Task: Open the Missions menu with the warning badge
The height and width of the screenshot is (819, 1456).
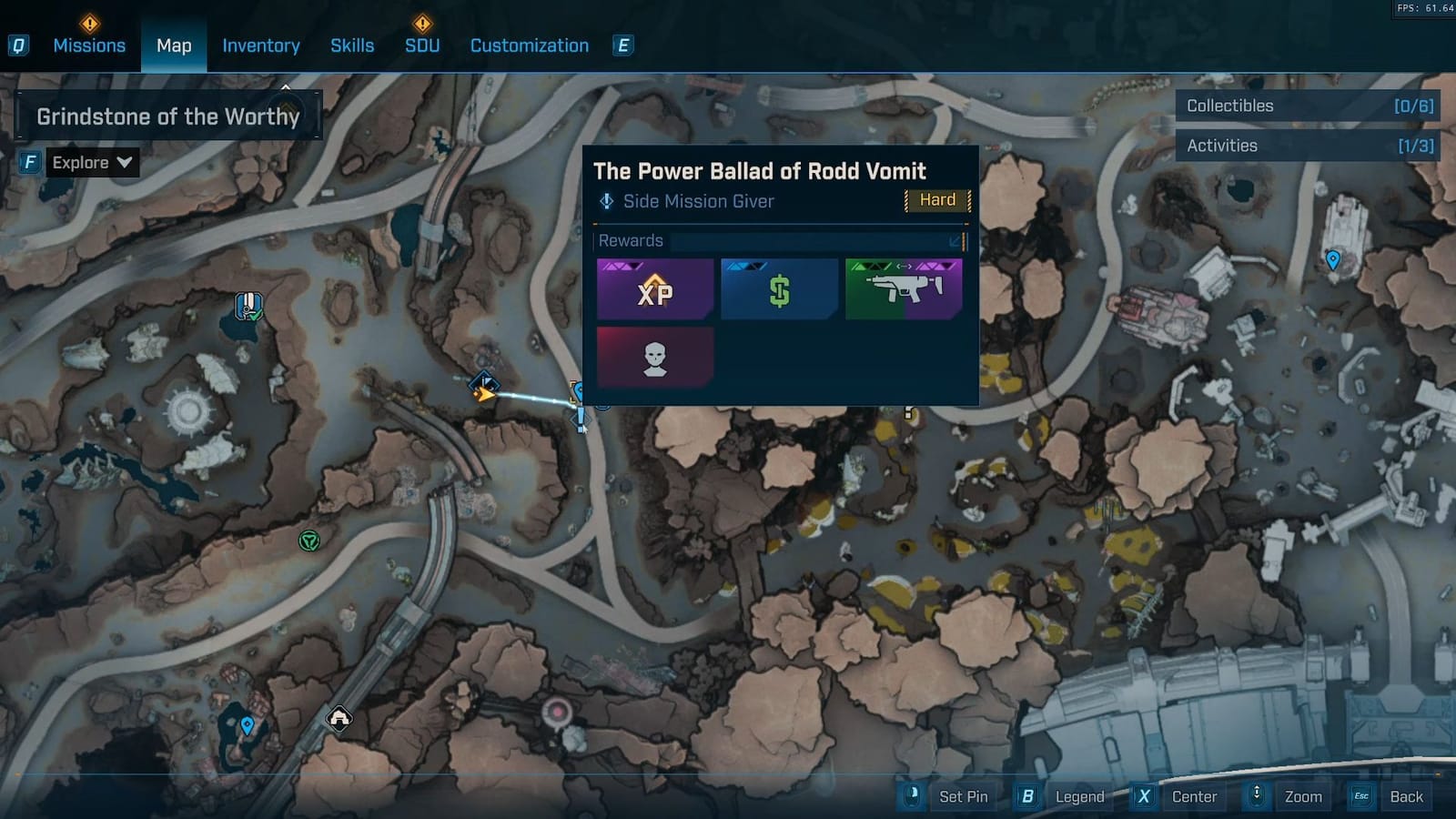Action: click(x=89, y=45)
